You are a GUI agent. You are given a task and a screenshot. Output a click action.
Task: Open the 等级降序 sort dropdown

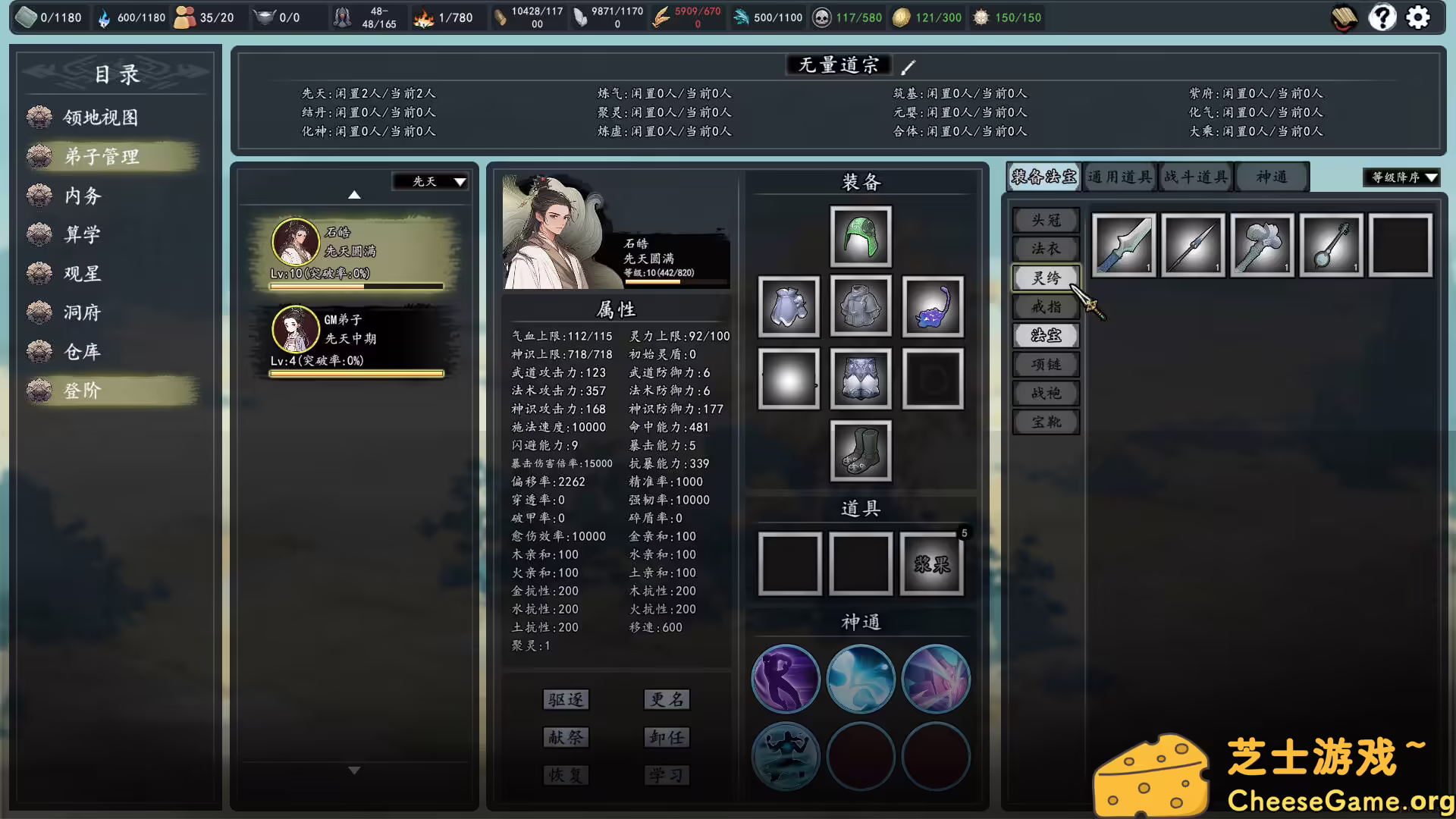click(1400, 177)
